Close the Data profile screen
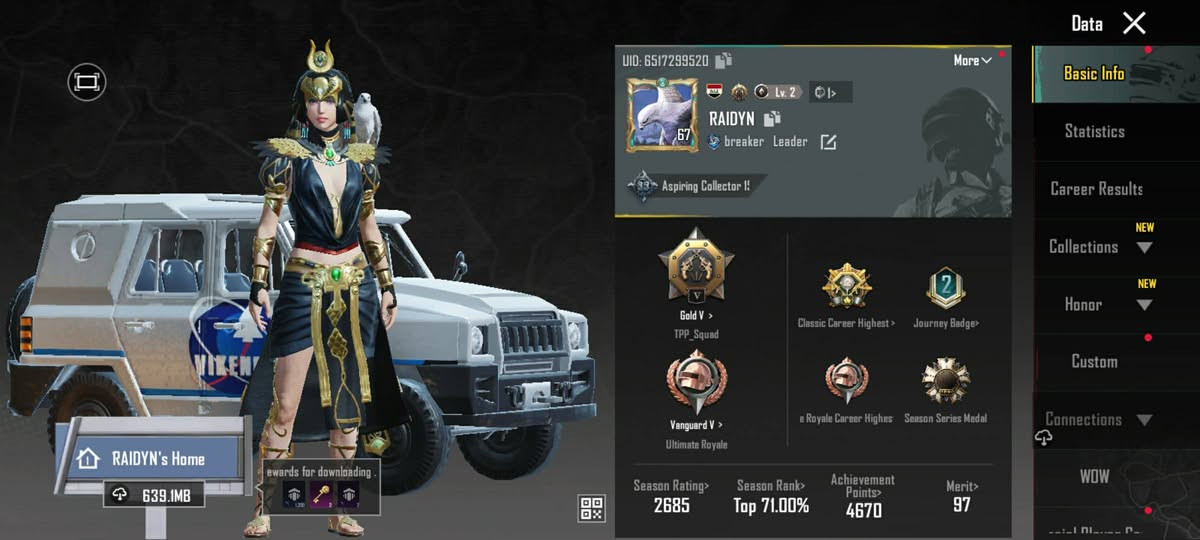Screen dimensions: 1200x540 (1134, 23)
